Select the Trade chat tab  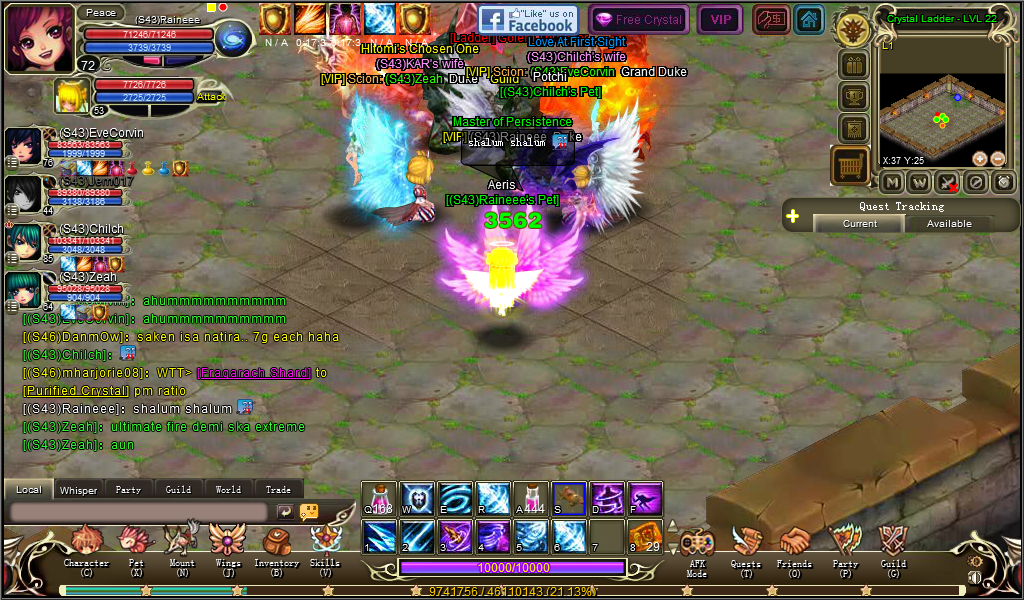(278, 490)
